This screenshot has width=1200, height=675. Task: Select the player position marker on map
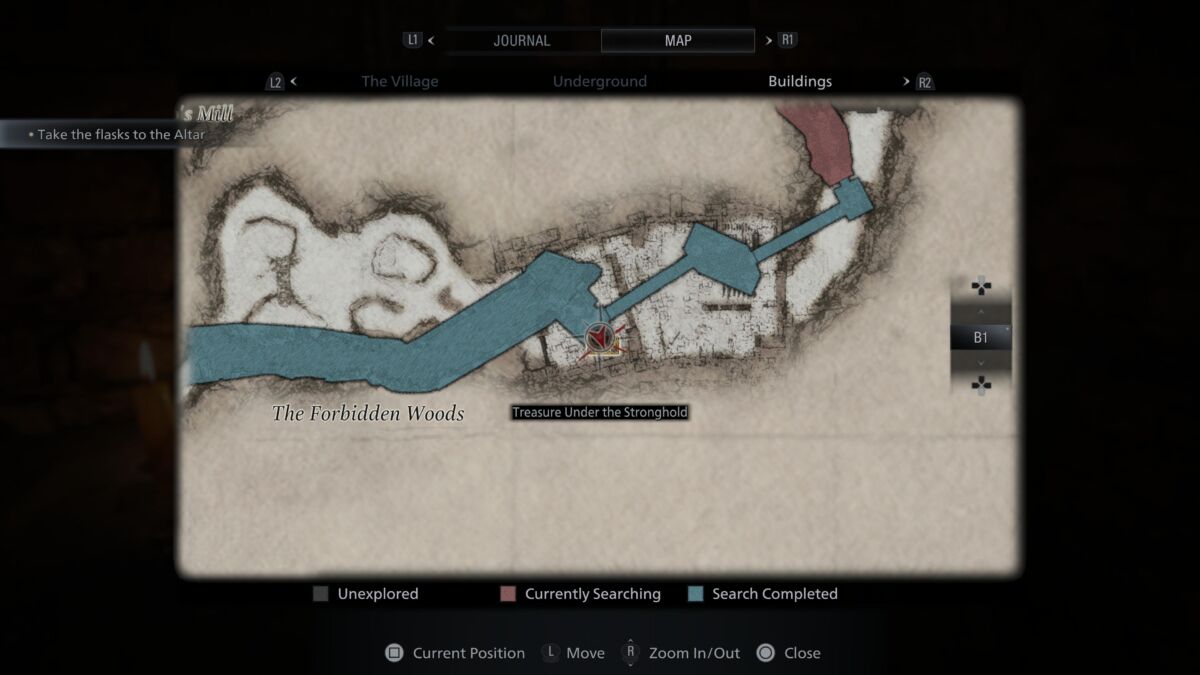[x=599, y=340]
